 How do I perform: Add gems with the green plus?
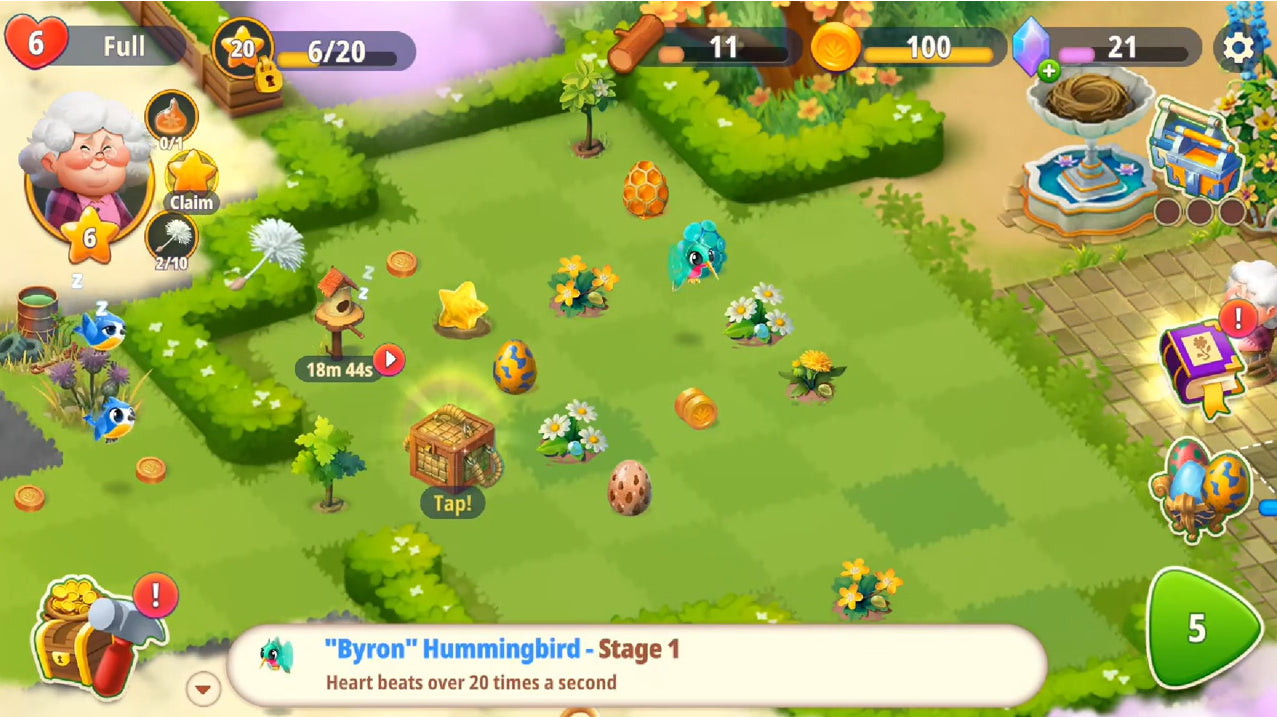click(1048, 70)
